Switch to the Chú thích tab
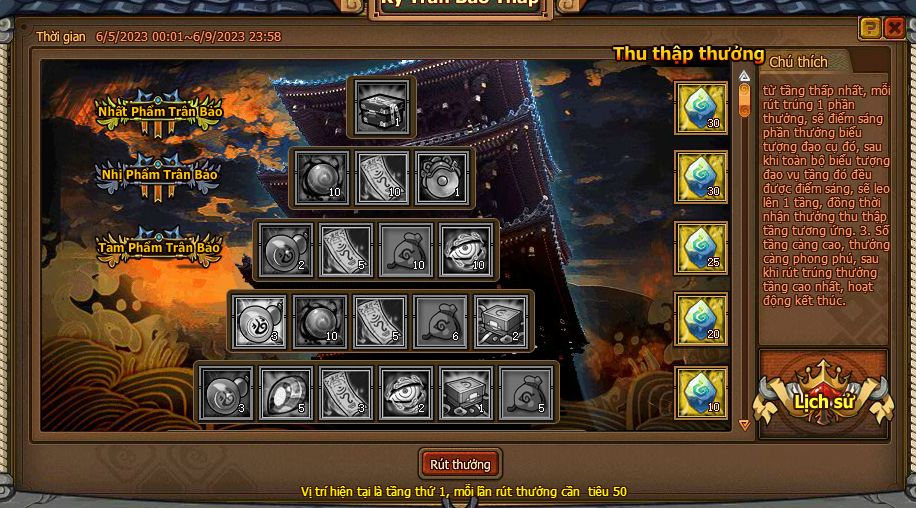The height and width of the screenshot is (508, 916). (798, 62)
